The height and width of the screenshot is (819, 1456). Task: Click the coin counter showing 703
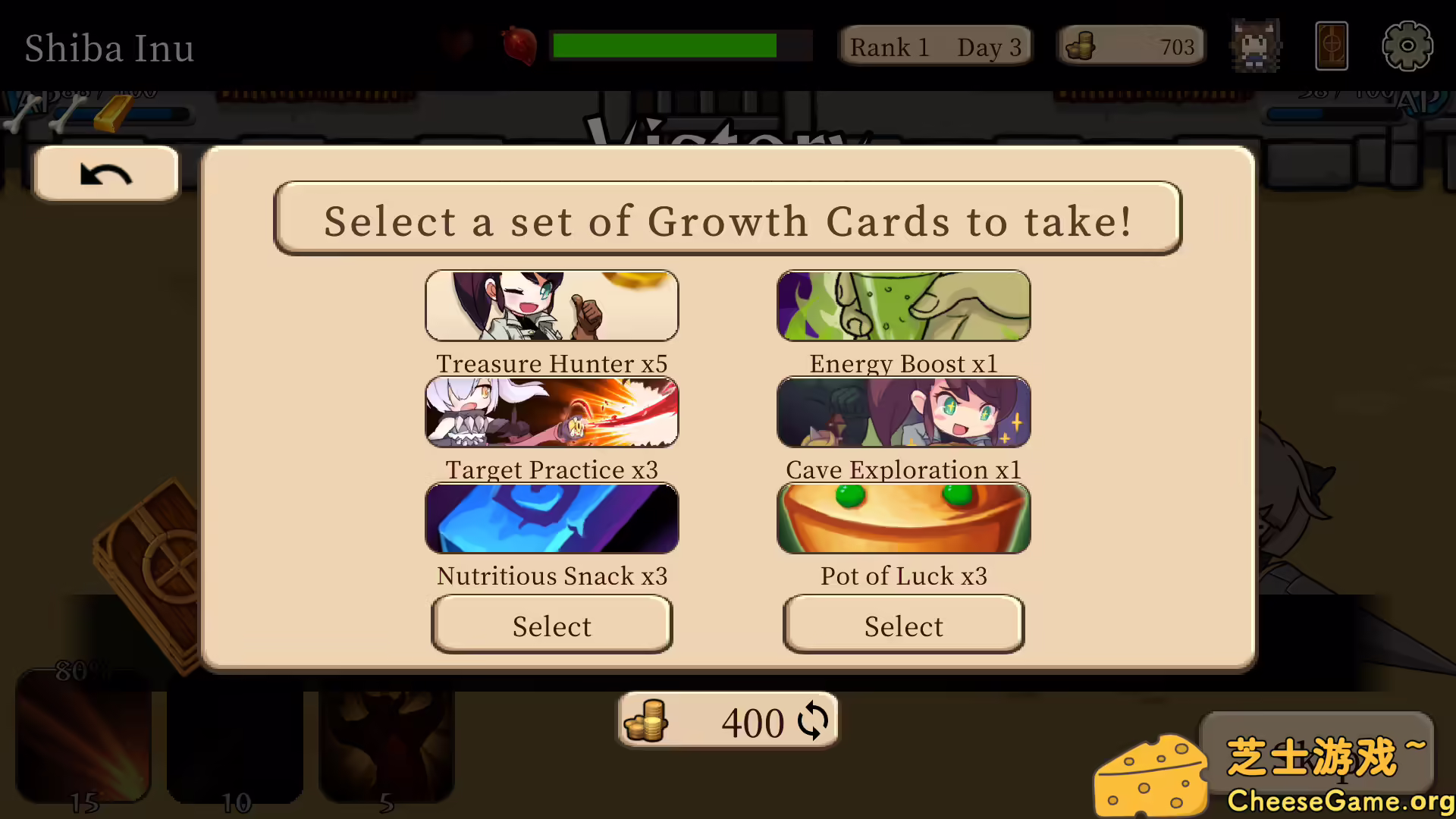click(1131, 45)
